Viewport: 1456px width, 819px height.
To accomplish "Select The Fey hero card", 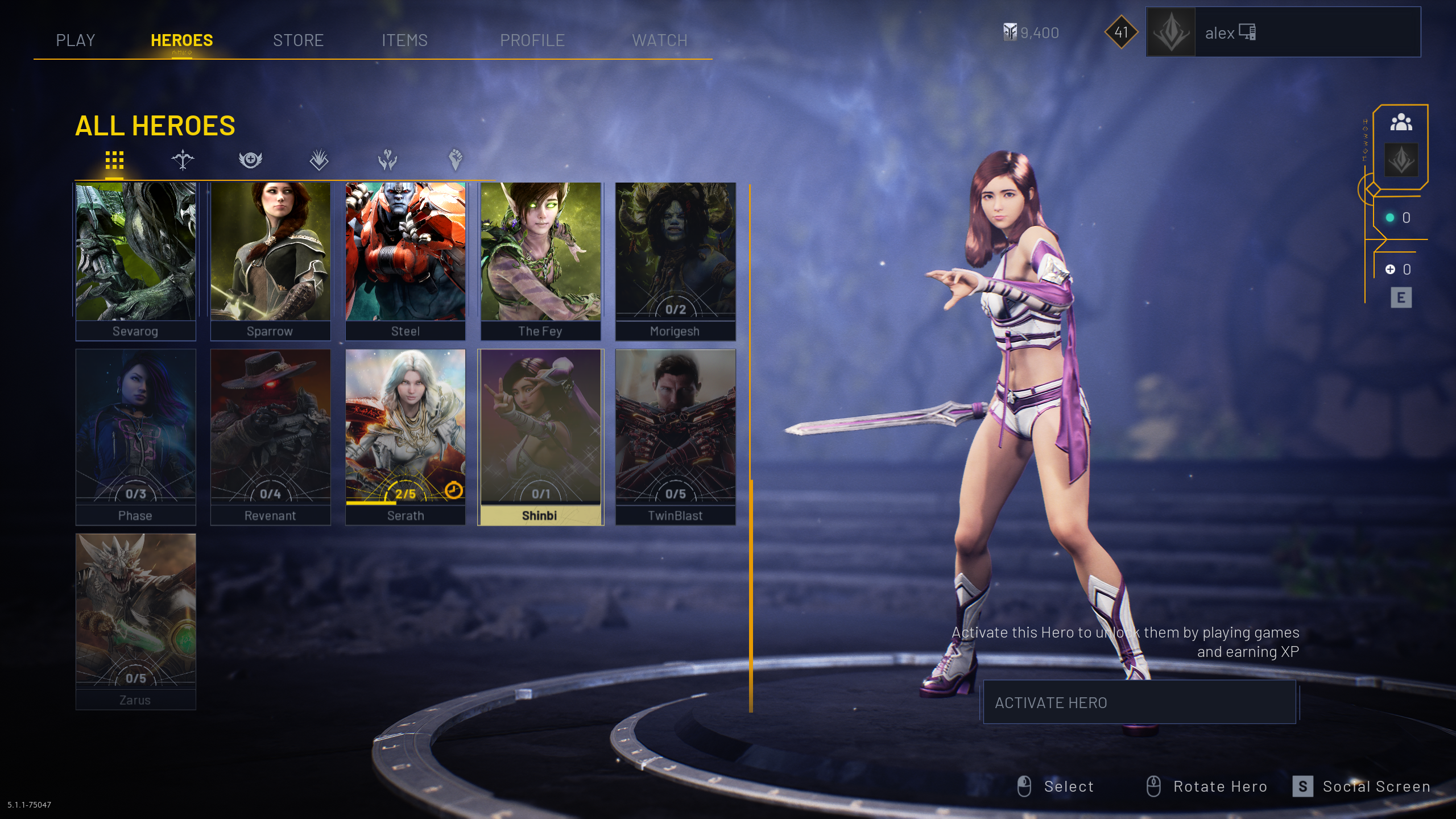I will (540, 261).
